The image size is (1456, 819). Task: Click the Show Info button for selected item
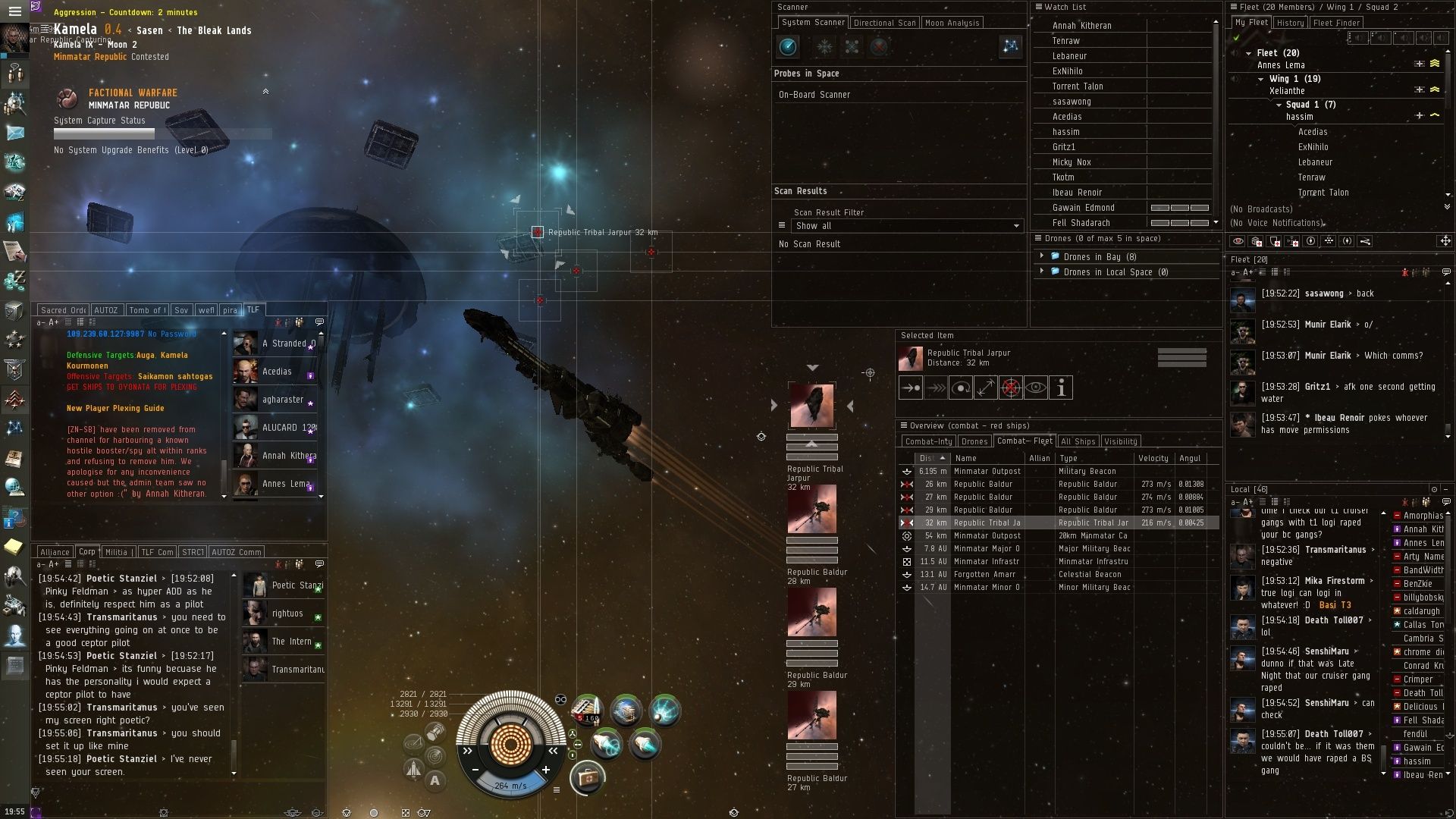(x=1061, y=388)
